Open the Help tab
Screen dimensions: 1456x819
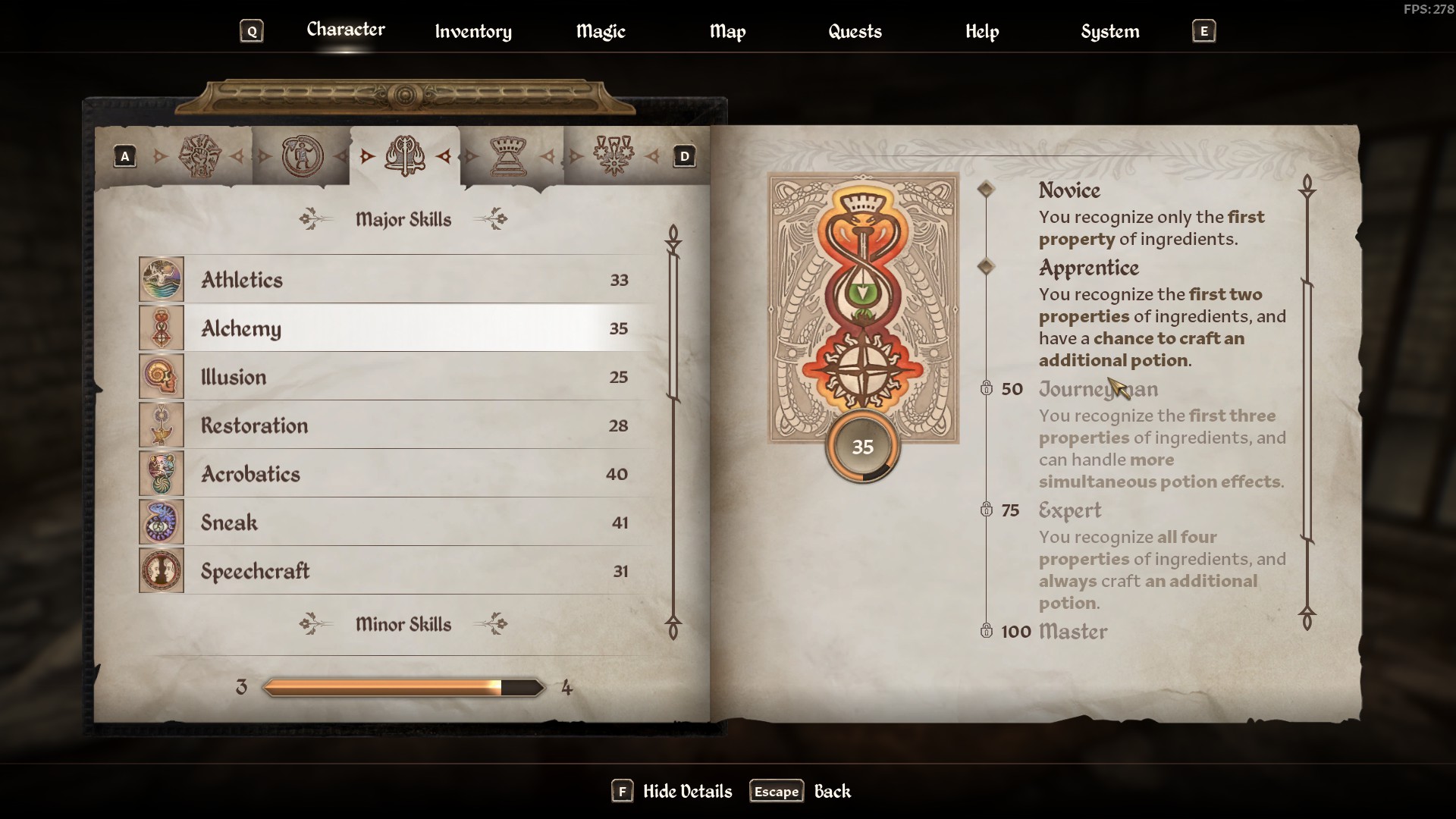click(982, 31)
